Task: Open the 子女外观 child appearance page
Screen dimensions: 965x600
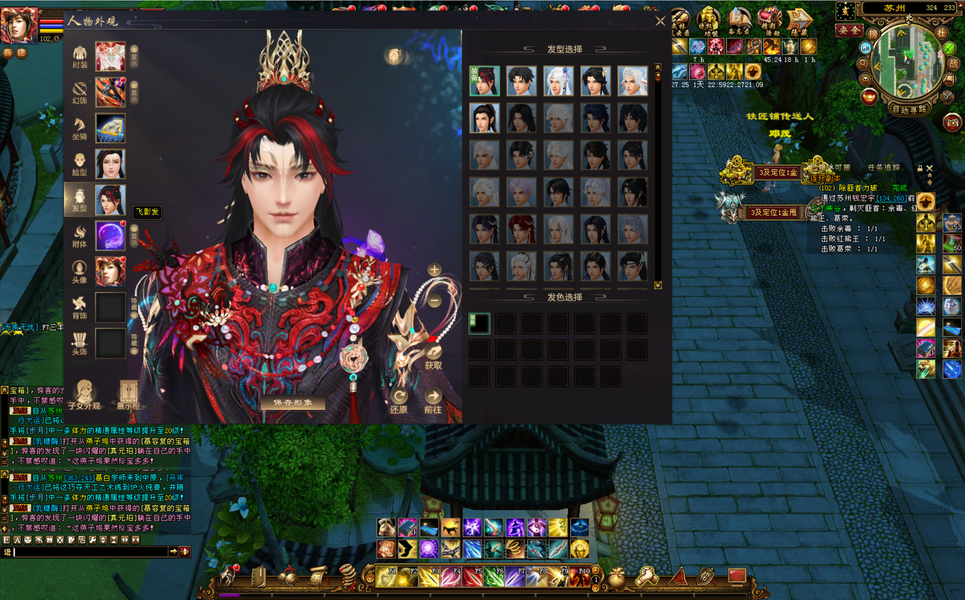Action: [x=84, y=397]
